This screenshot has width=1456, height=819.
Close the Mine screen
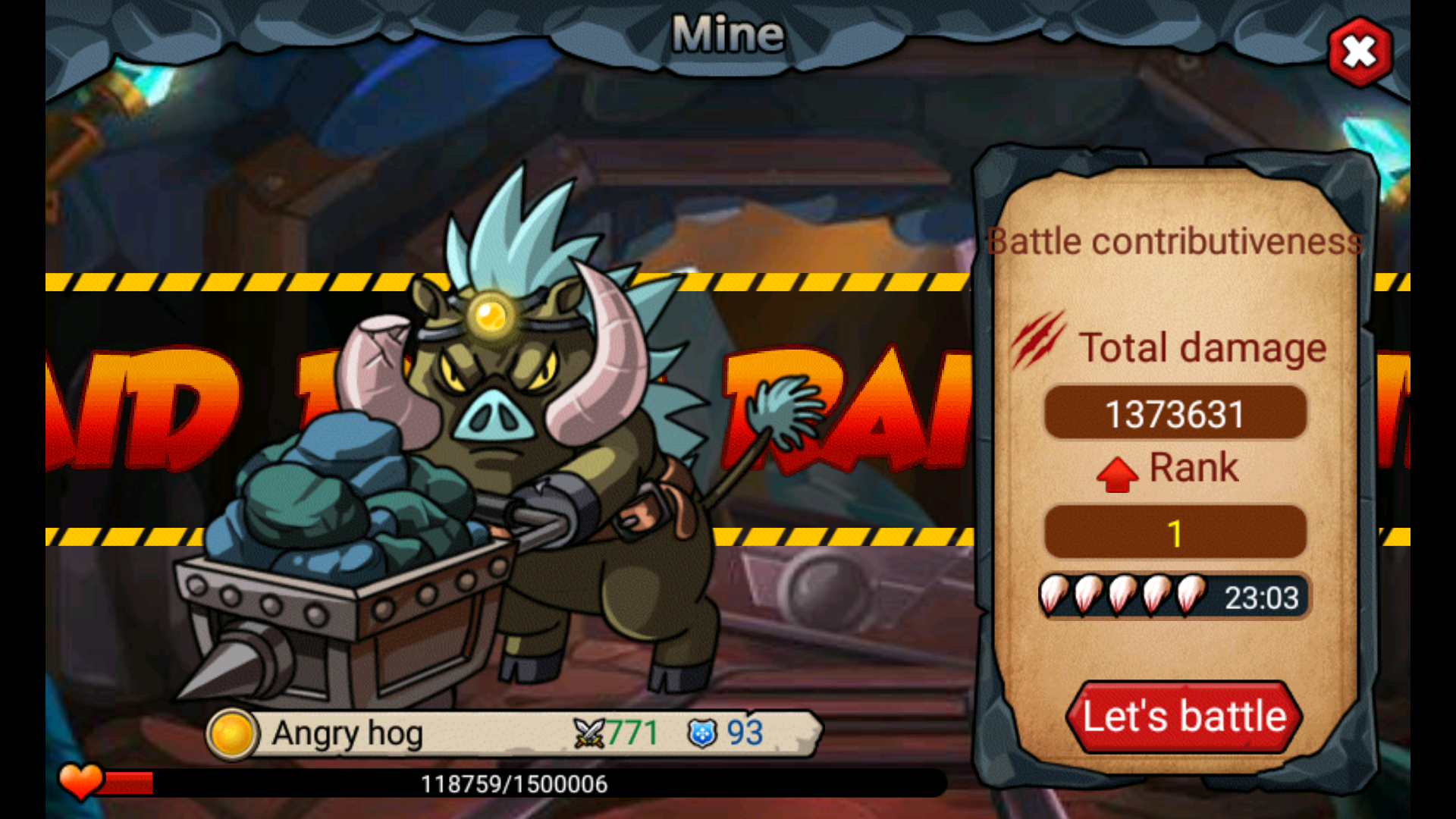click(x=1360, y=52)
